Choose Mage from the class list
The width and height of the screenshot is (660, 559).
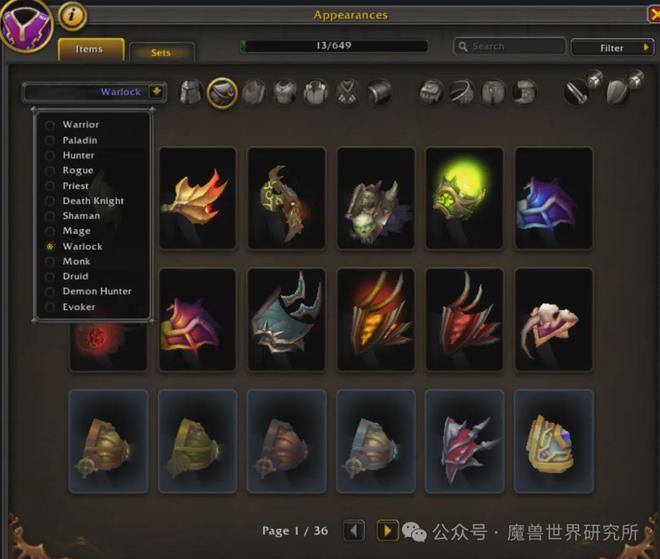point(76,231)
